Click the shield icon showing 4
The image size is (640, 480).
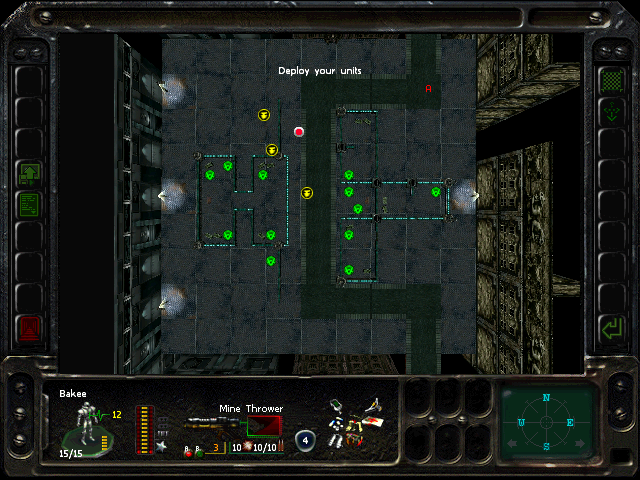pos(305,441)
